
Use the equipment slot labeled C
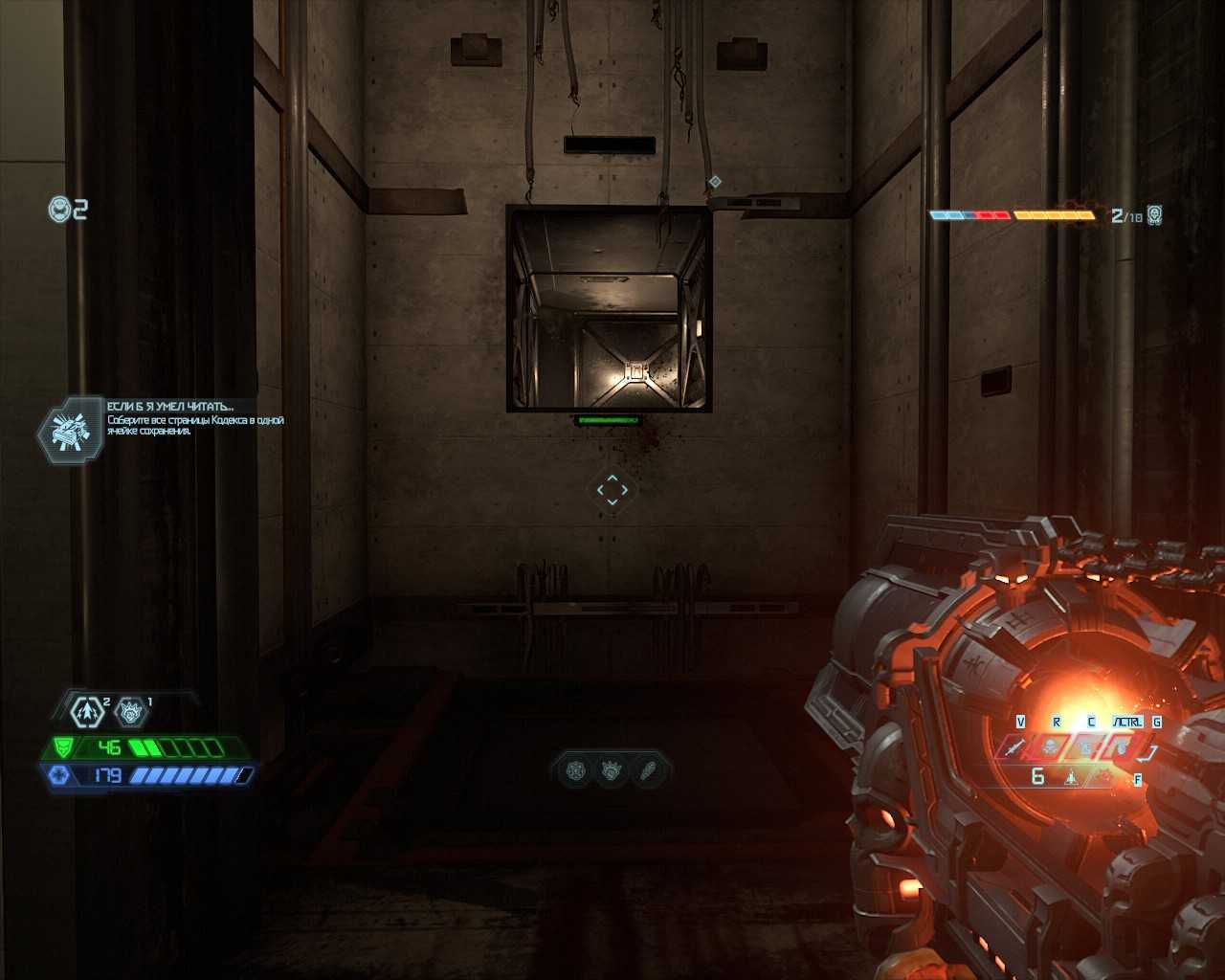coord(1085,747)
